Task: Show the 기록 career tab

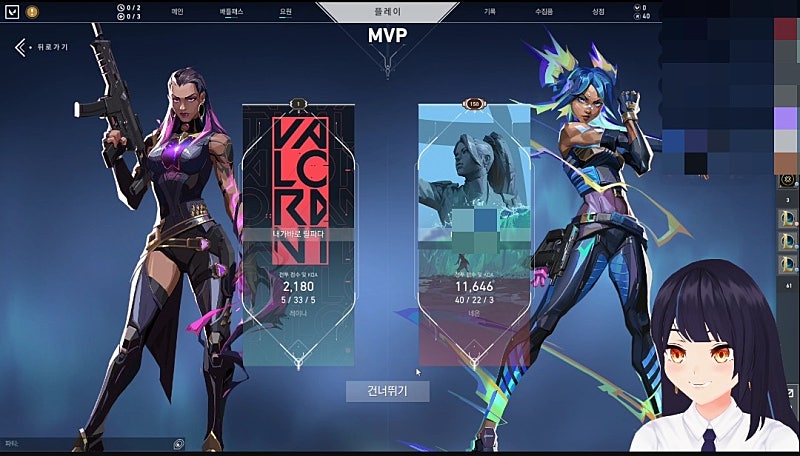Action: point(490,12)
